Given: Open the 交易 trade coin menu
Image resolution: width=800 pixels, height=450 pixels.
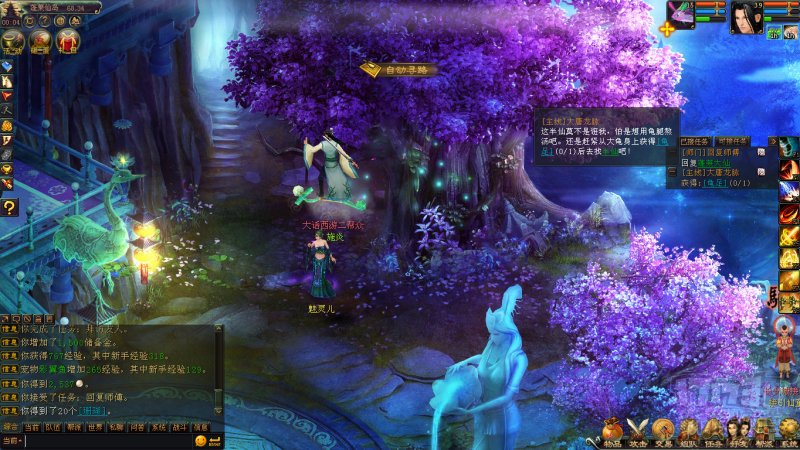Looking at the screenshot, I should tap(663, 433).
